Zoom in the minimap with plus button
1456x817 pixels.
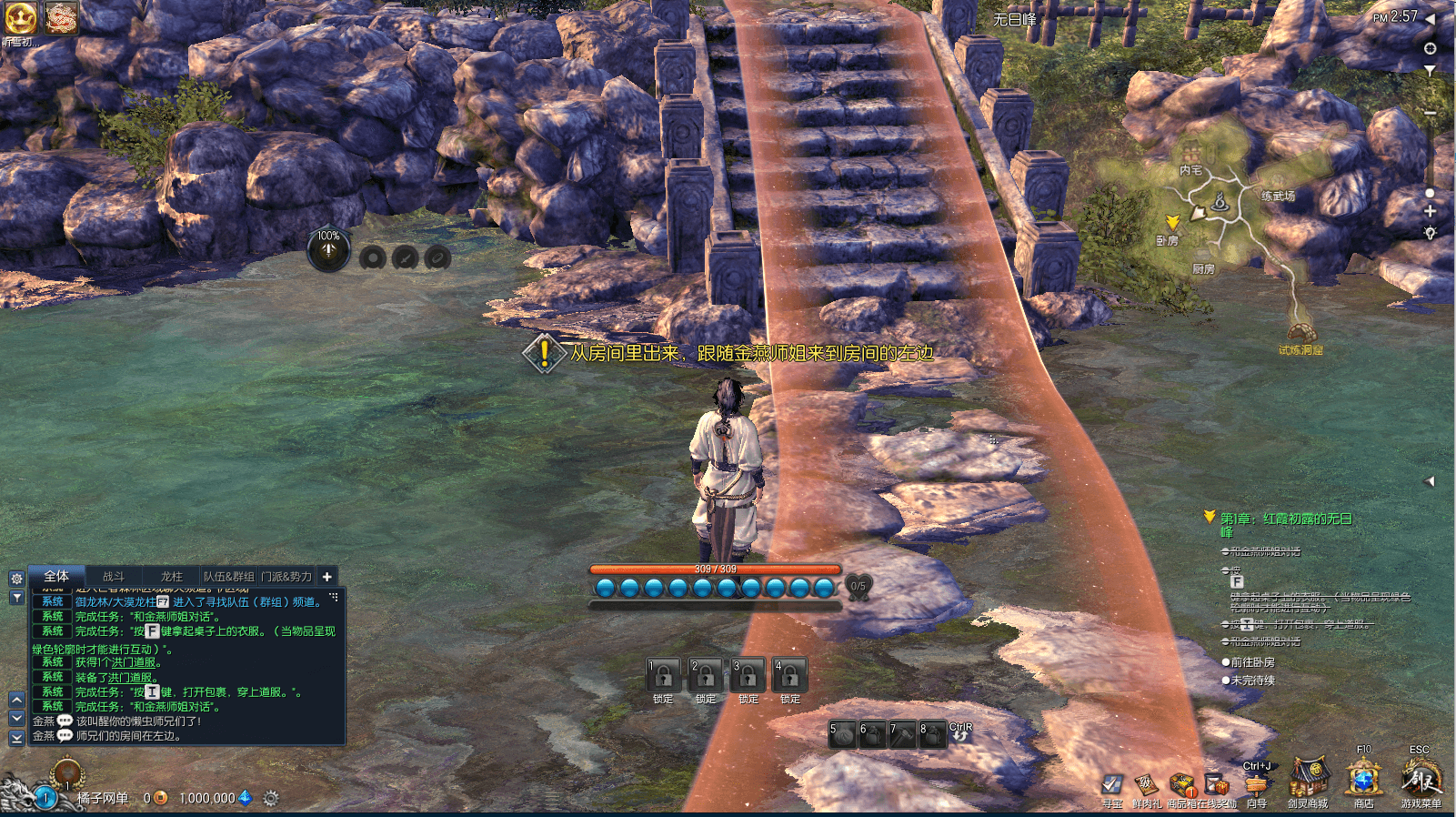point(1430,211)
